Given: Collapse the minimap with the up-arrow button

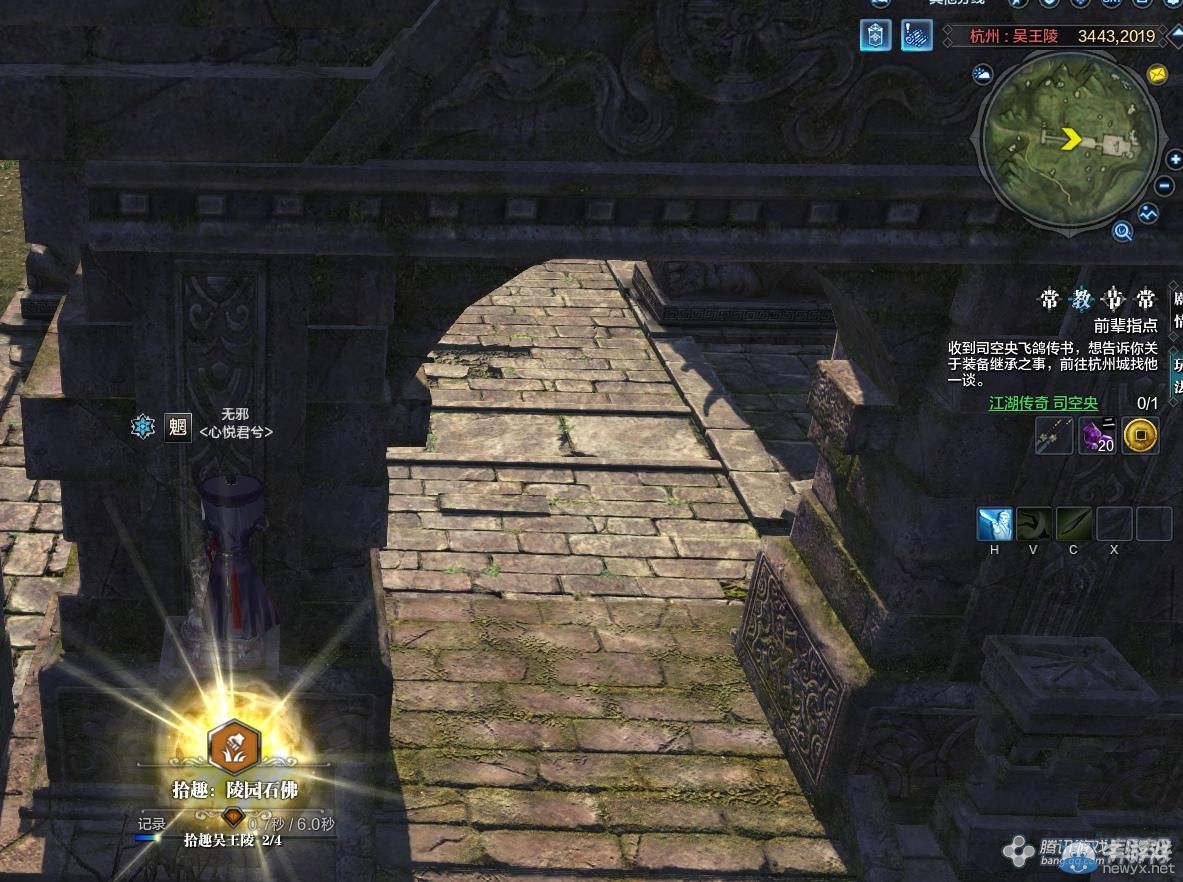Looking at the screenshot, I should (1176, 36).
